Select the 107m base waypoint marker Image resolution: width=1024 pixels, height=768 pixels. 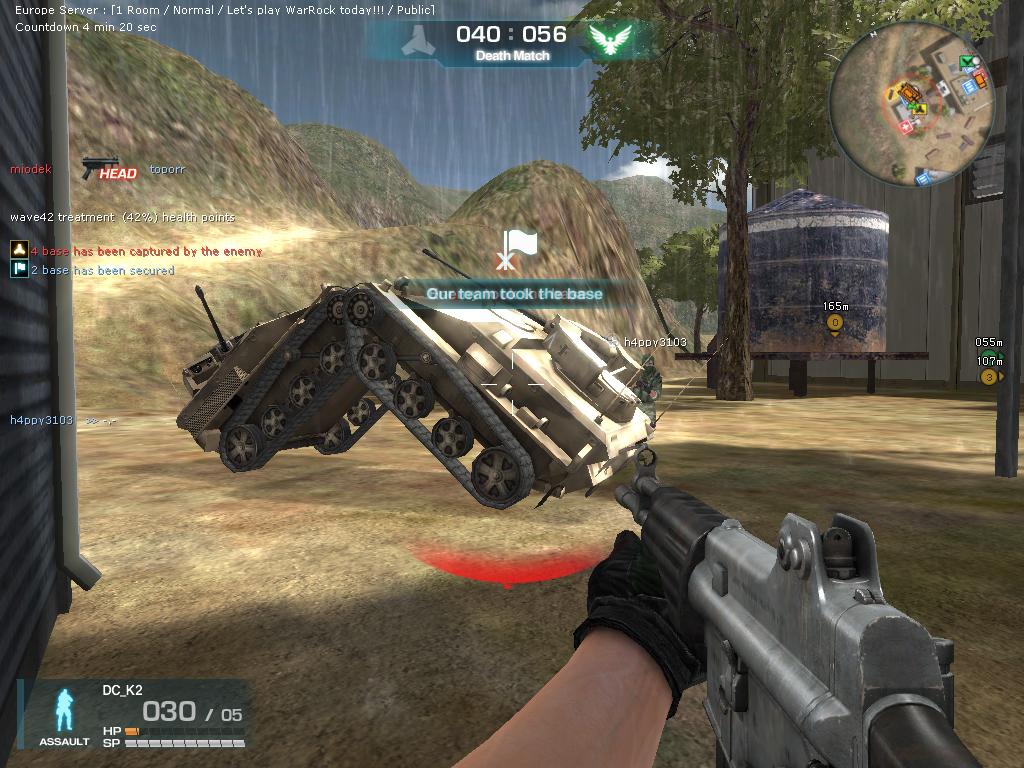[989, 376]
